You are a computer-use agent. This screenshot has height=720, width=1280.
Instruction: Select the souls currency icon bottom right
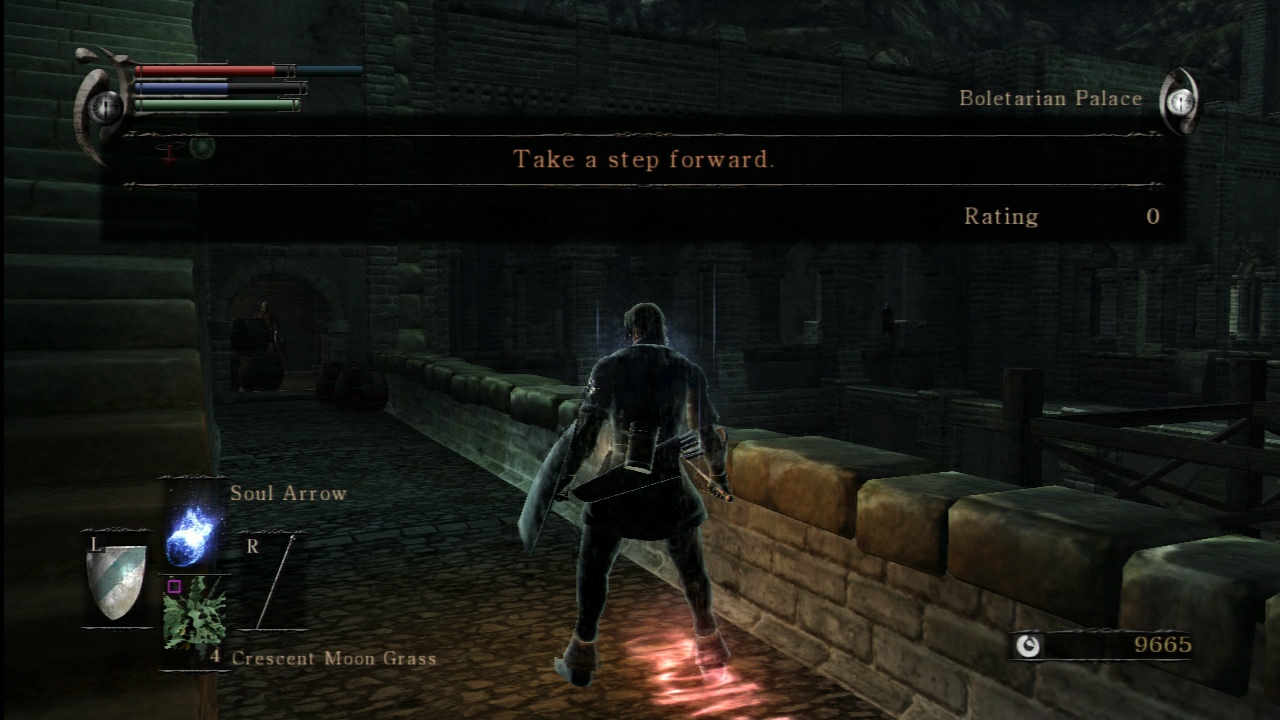tap(1027, 645)
